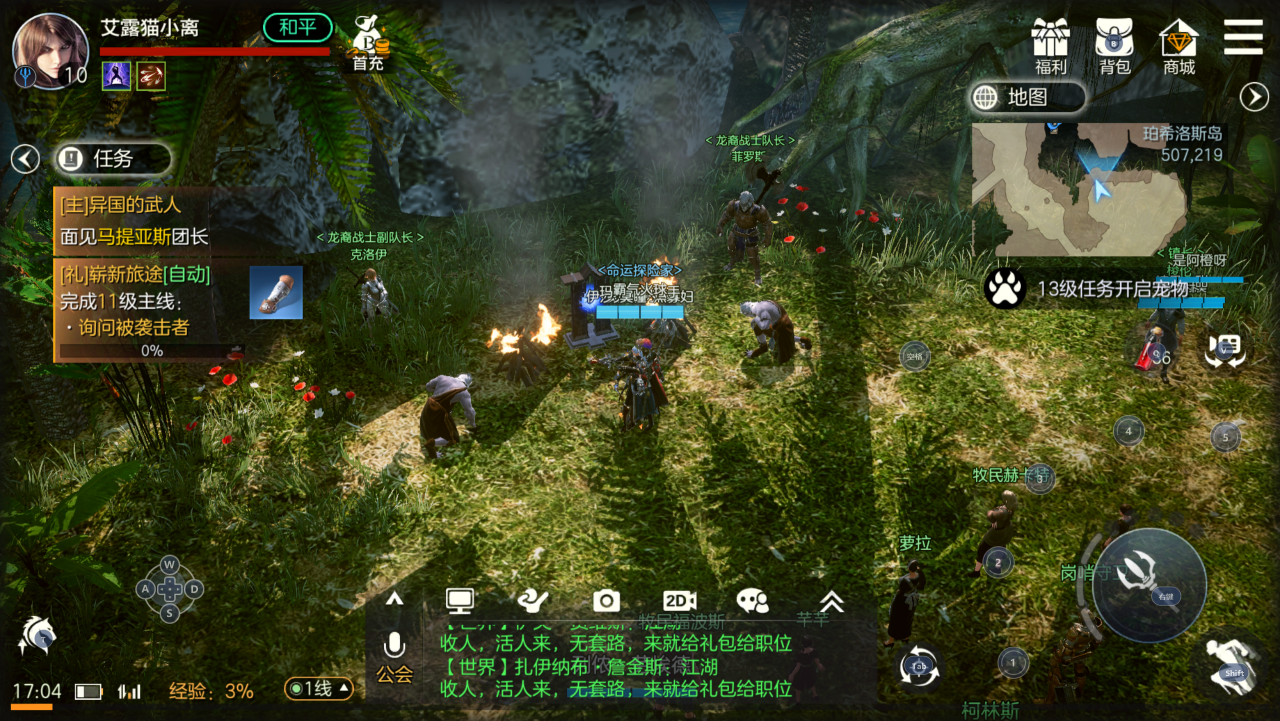
Task: Open the 1线 server line dropdown
Action: 319,688
